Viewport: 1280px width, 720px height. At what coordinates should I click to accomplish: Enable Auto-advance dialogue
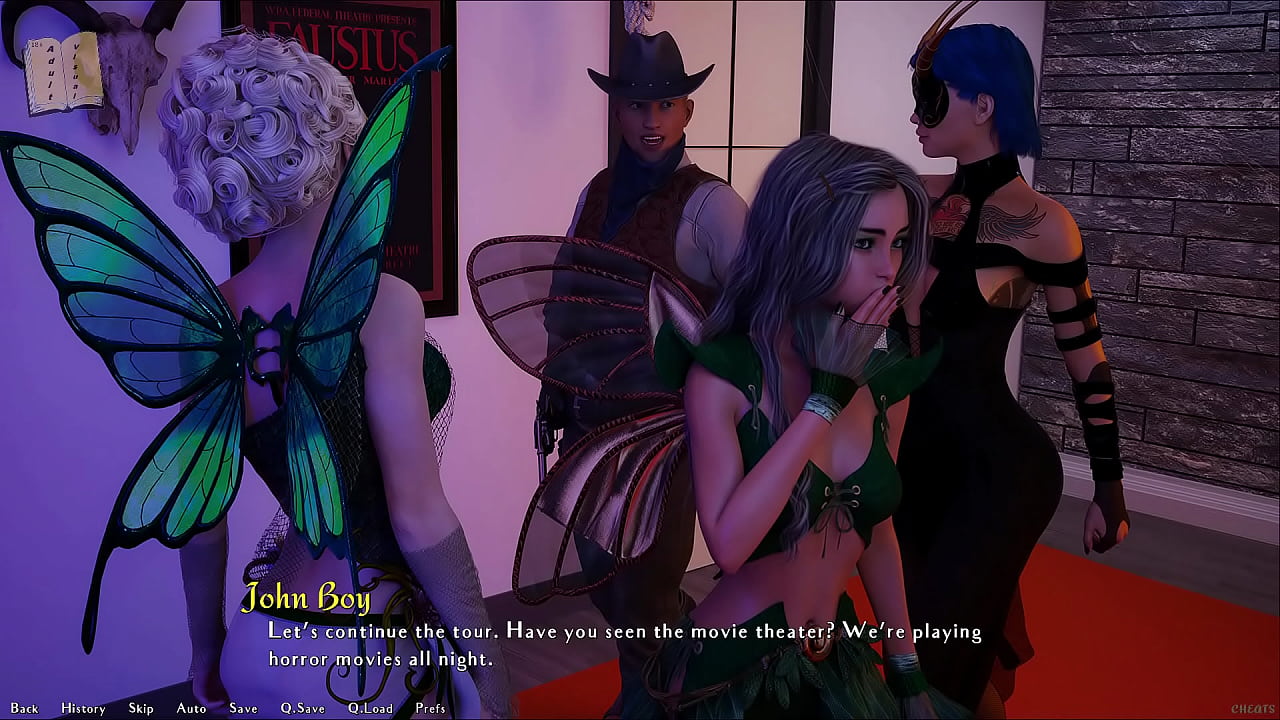click(x=191, y=708)
